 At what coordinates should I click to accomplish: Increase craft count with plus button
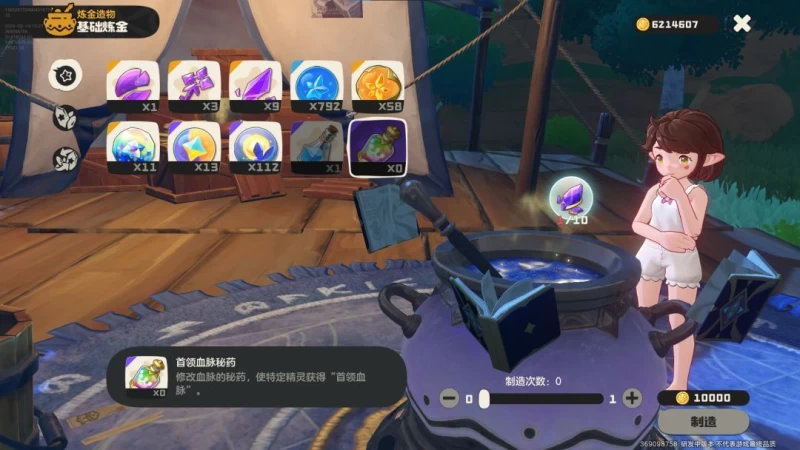[632, 398]
